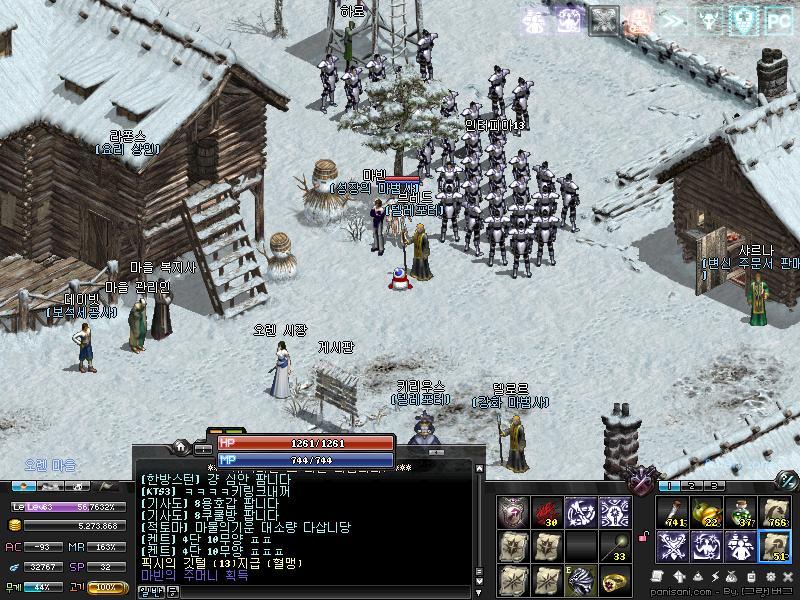Switch to hotbar page 2
This screenshot has width=800, height=600.
point(690,485)
